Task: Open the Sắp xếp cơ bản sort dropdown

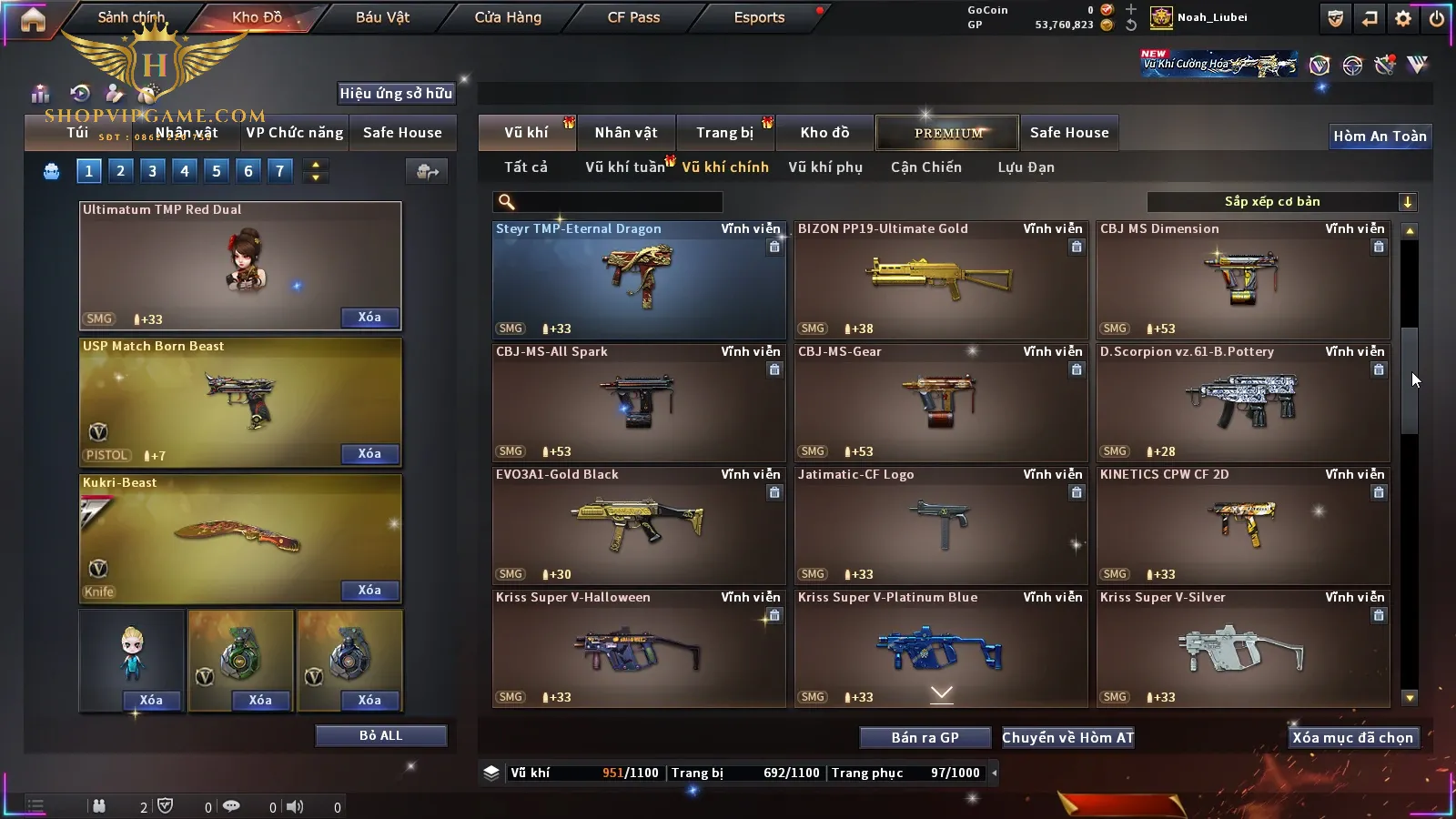Action: 1281,202
